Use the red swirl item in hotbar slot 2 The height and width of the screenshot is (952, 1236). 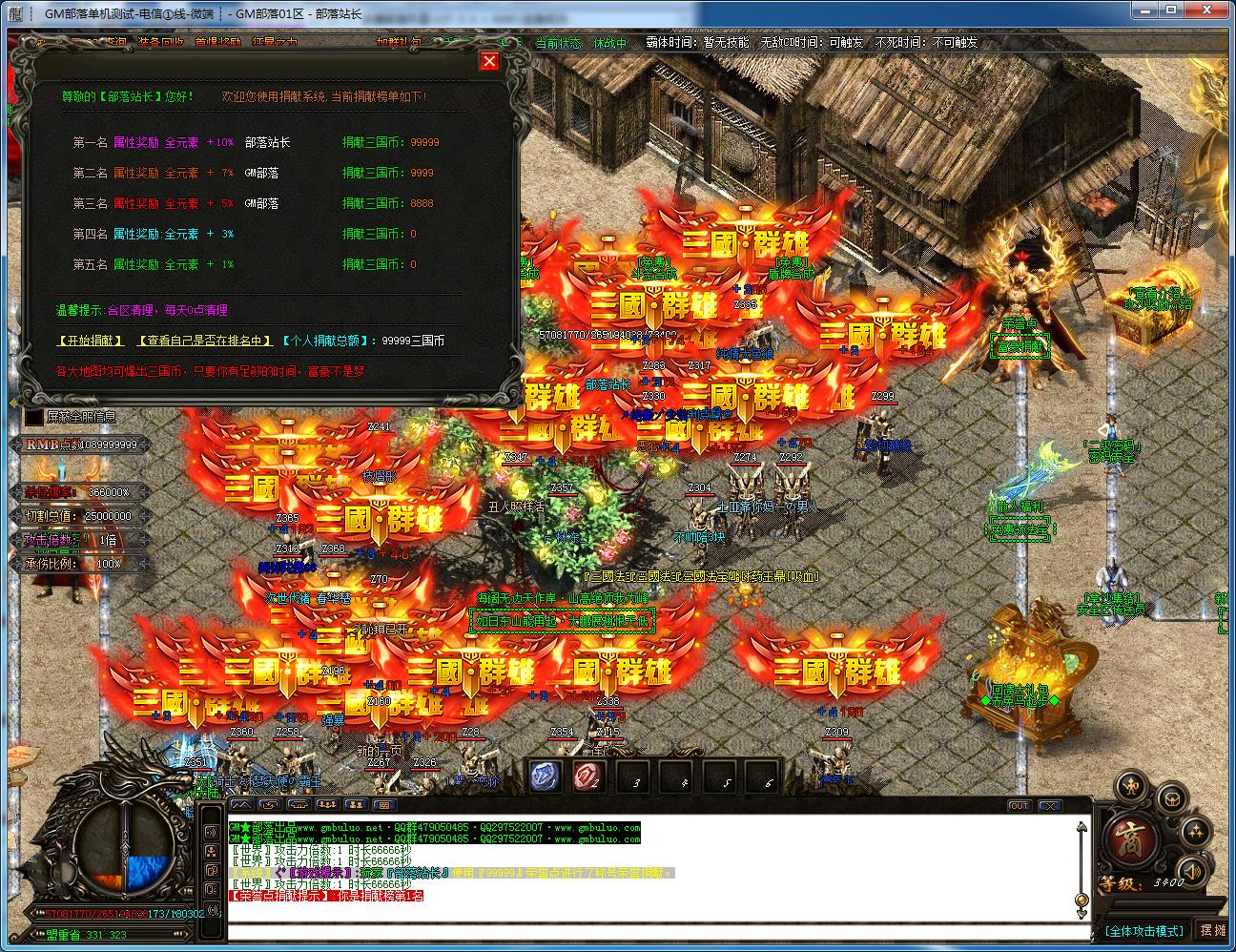tap(588, 777)
